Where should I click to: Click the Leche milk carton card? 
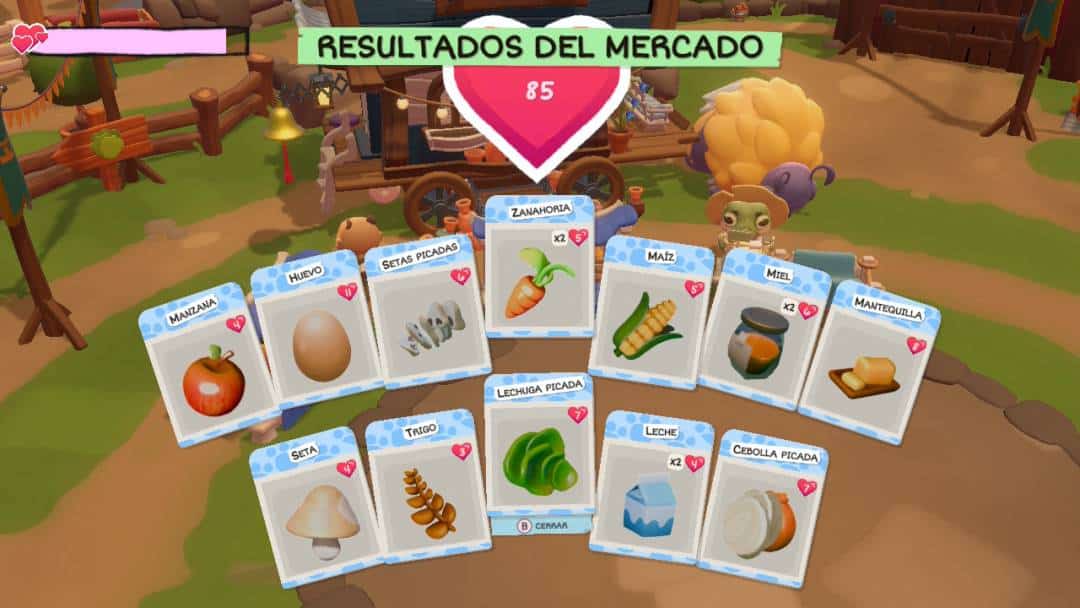(x=650, y=490)
